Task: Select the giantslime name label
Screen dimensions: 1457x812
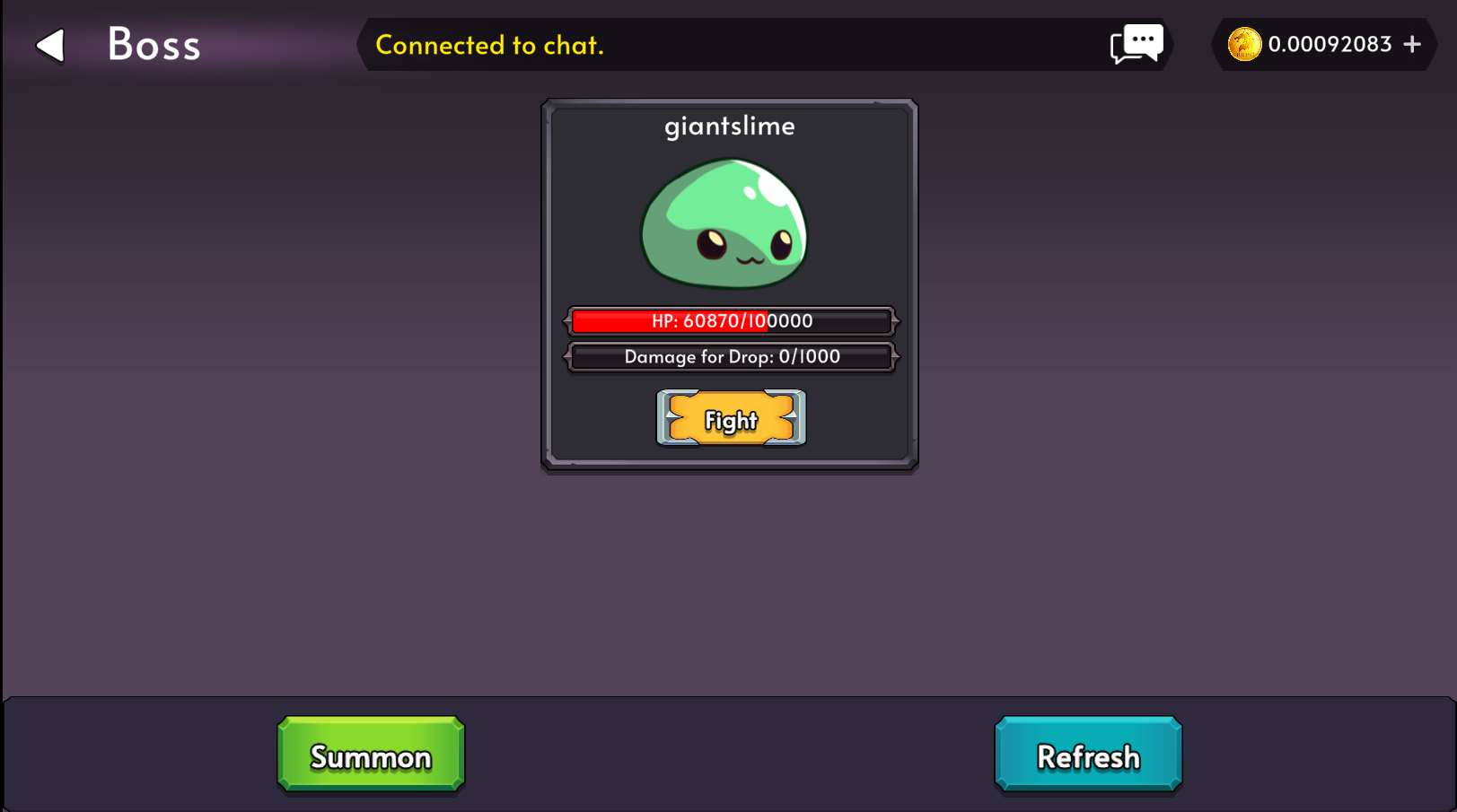Action: pyautogui.click(x=729, y=126)
